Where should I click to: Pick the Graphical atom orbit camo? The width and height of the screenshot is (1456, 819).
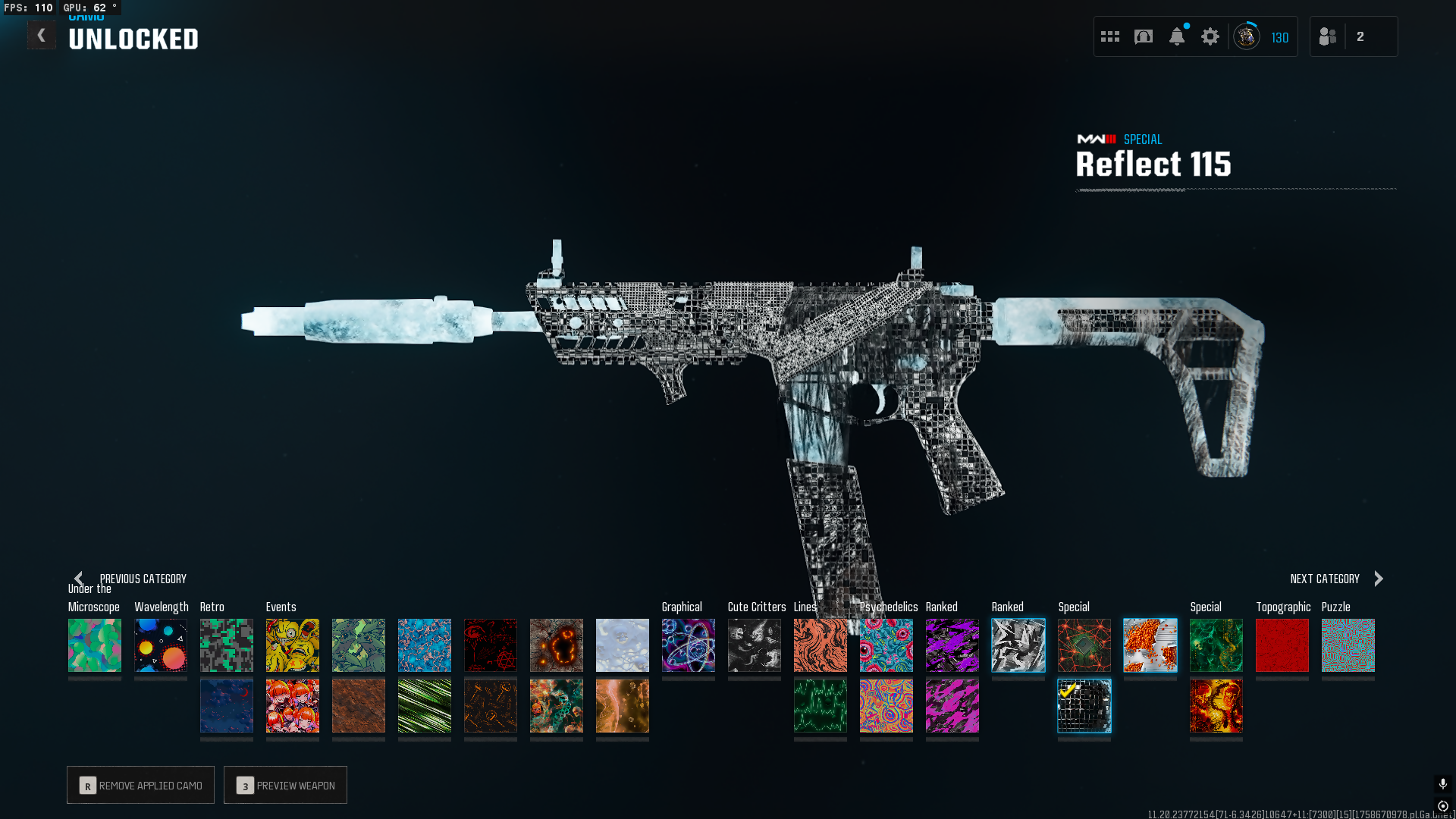[x=689, y=645]
